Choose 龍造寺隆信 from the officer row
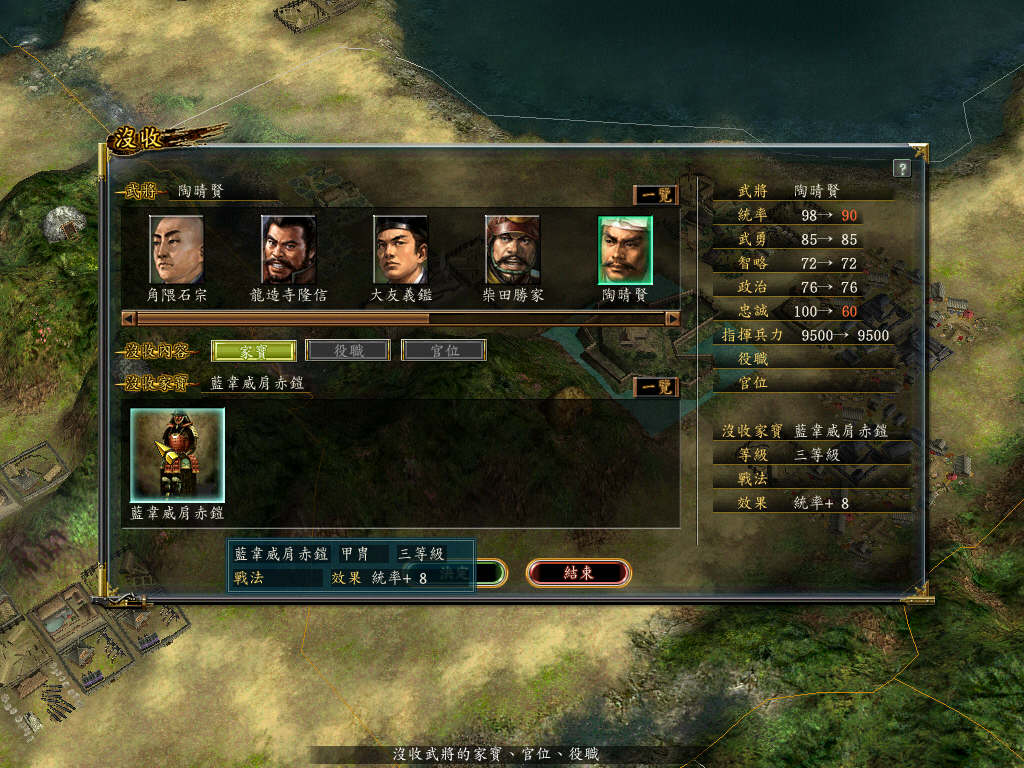Viewport: 1024px width, 768px height. pos(288,250)
